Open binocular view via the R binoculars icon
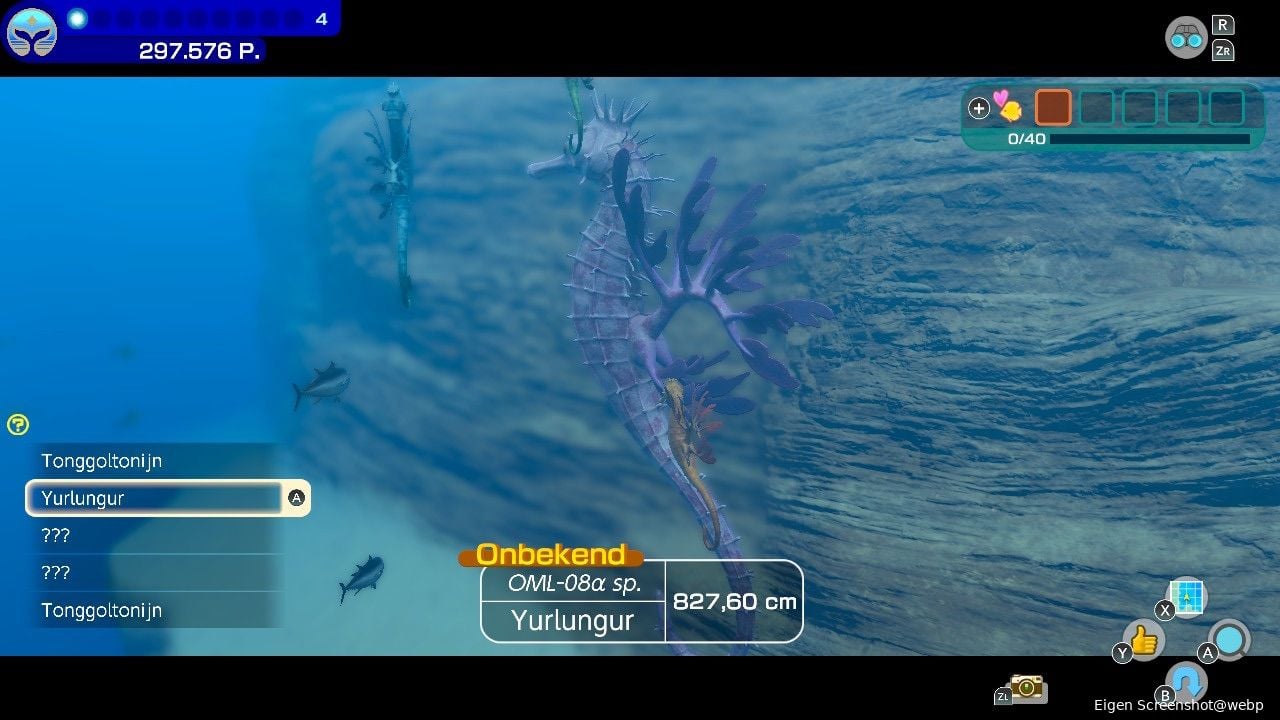Image resolution: width=1280 pixels, height=720 pixels. point(1186,38)
